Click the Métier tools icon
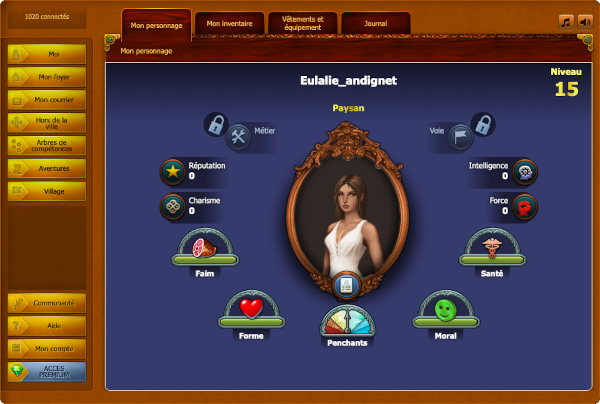The height and width of the screenshot is (404, 600). (x=239, y=135)
